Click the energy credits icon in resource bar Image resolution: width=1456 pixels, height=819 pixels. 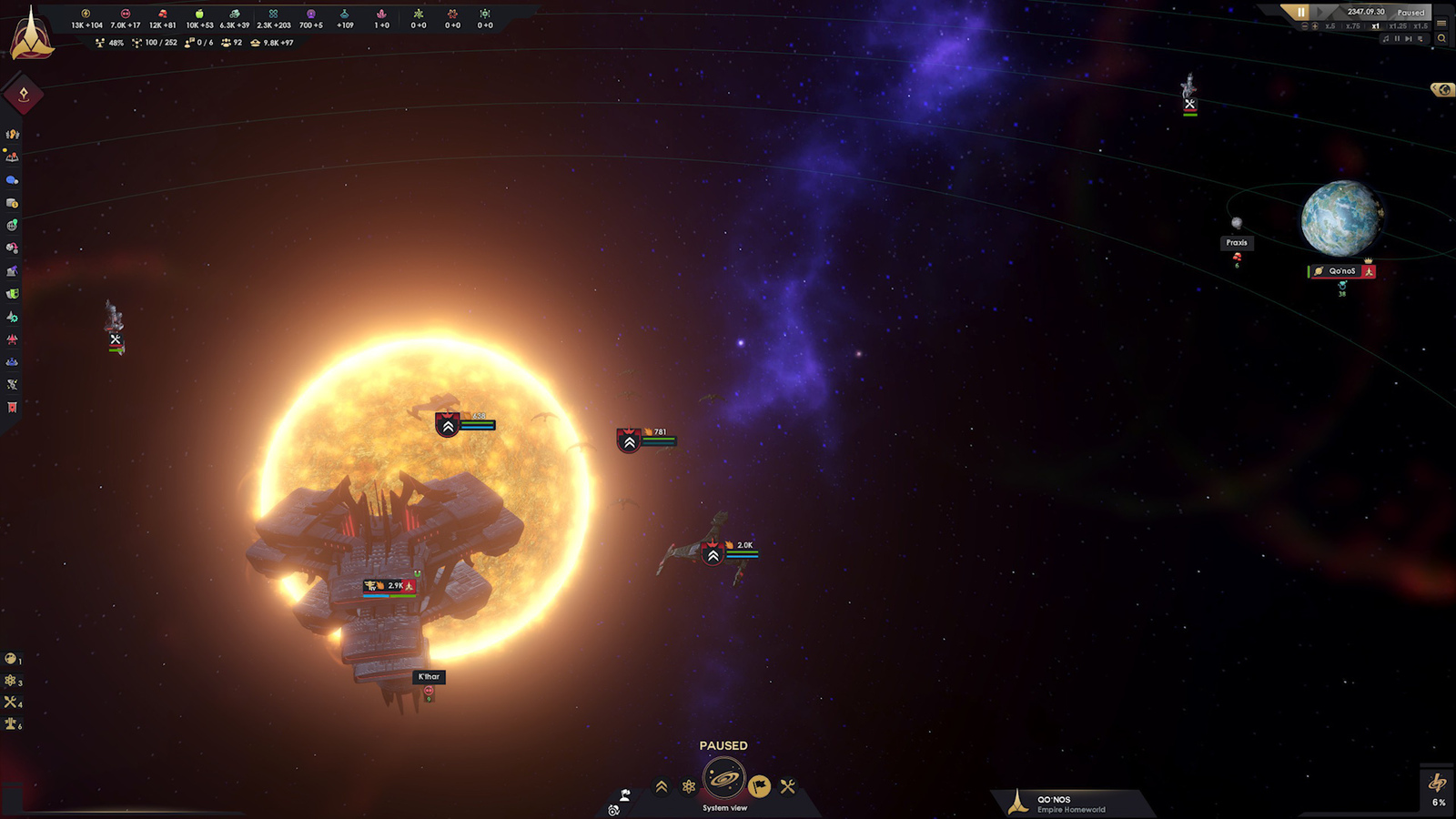(86, 14)
